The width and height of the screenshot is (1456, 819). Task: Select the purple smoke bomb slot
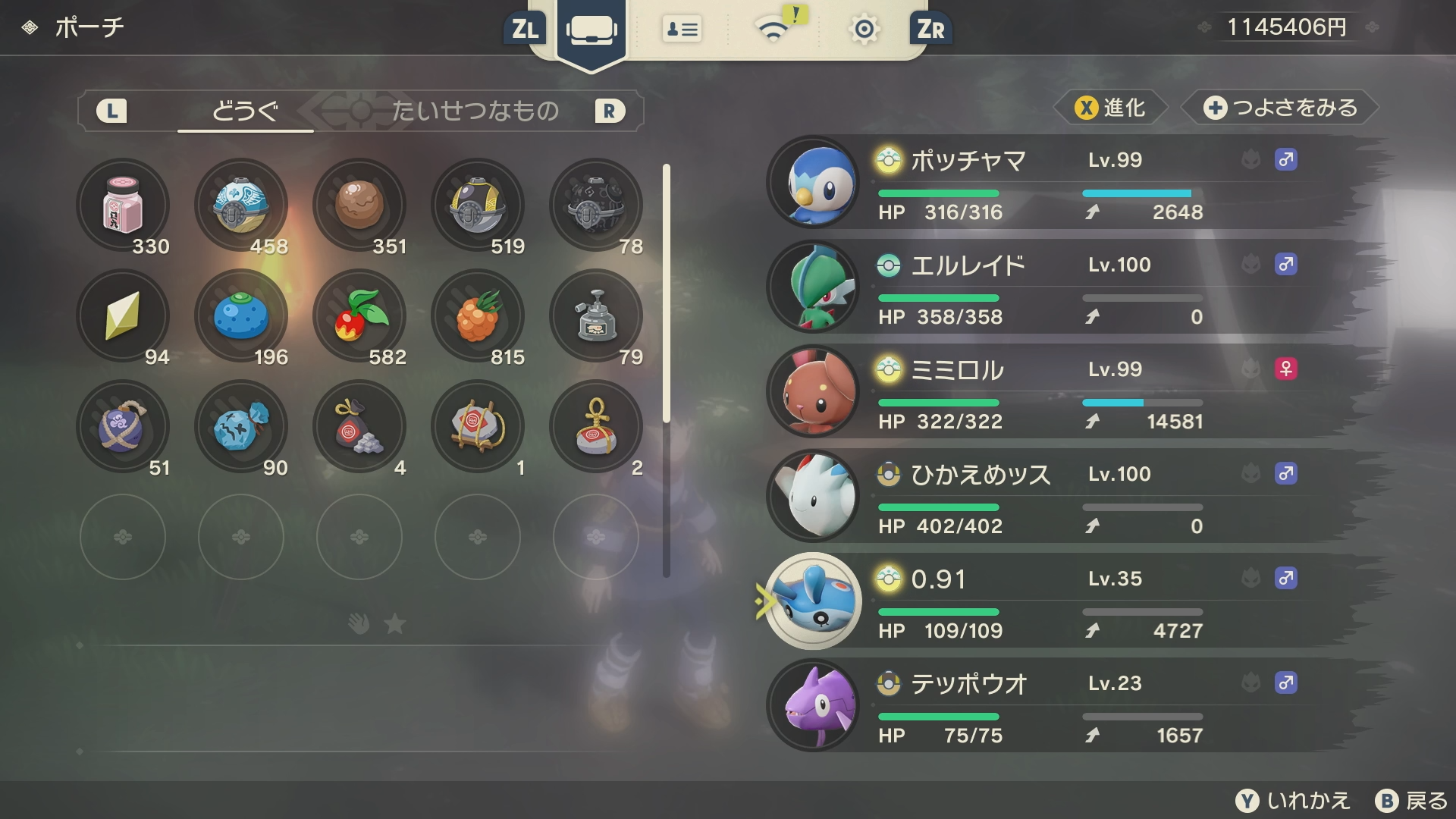123,426
